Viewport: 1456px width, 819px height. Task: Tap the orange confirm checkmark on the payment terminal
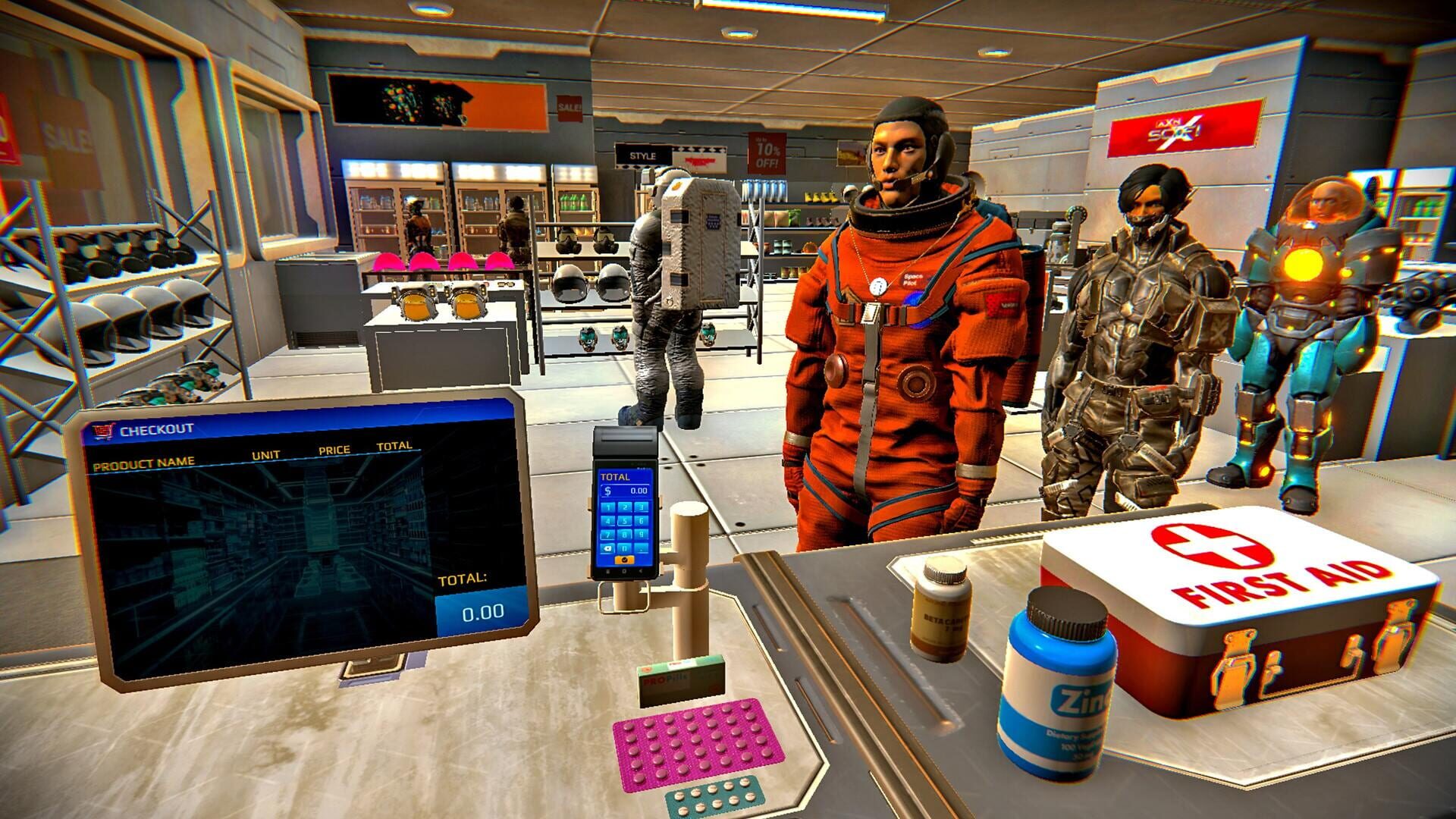point(625,560)
